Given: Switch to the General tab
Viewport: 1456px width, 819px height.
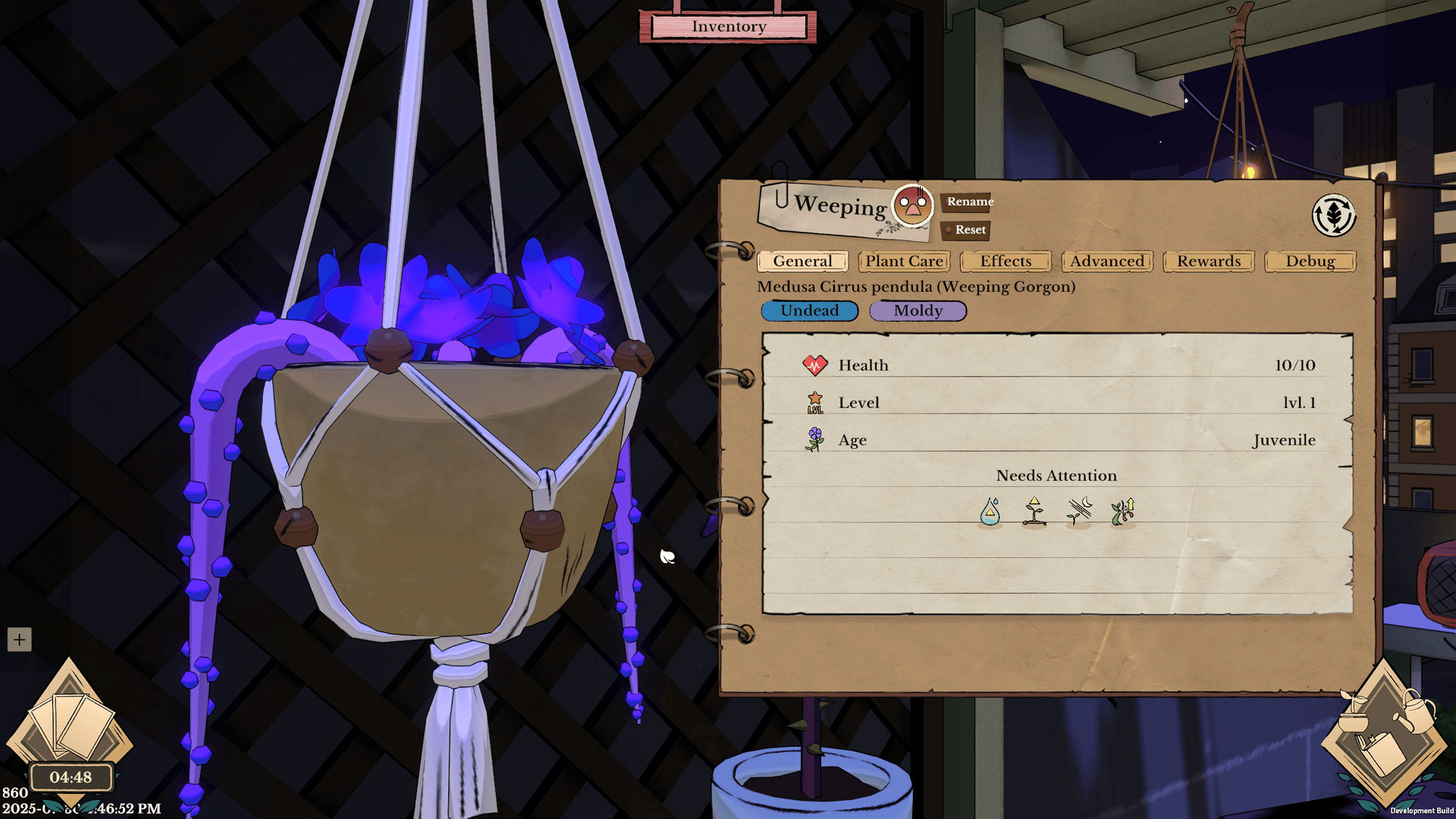Looking at the screenshot, I should point(802,262).
